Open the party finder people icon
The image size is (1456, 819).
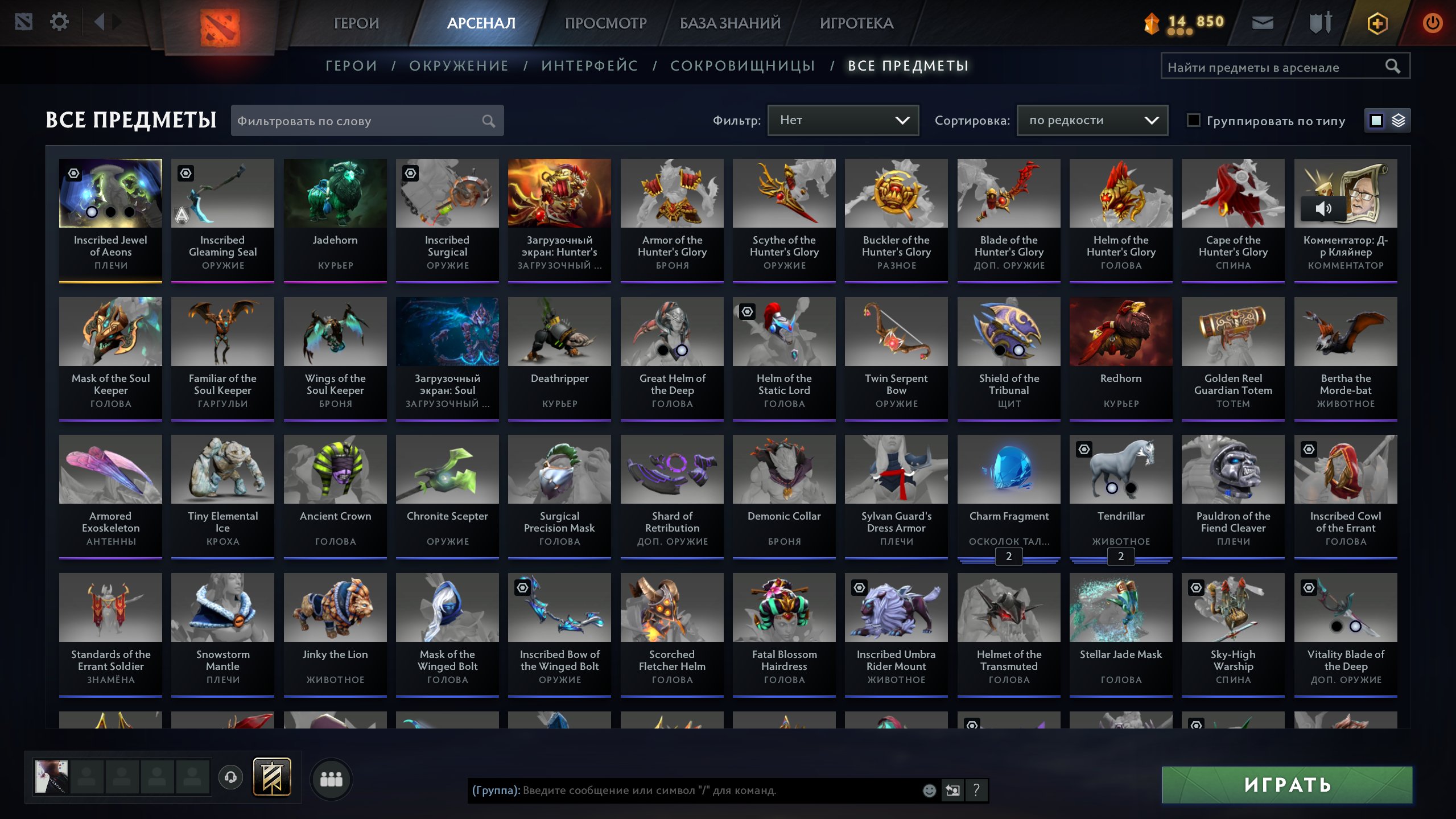coord(332,780)
